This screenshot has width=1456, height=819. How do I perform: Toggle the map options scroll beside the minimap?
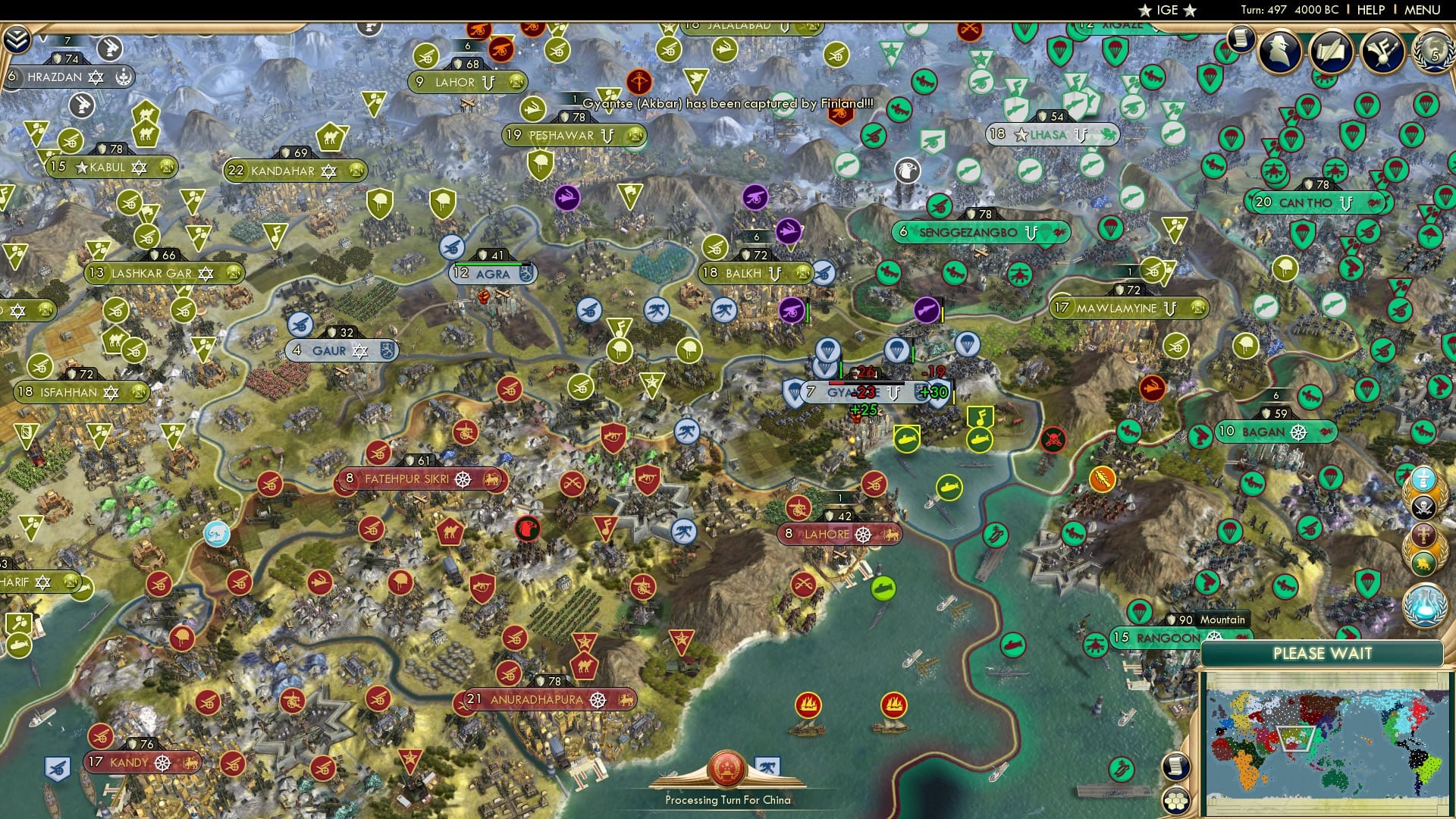1176,767
